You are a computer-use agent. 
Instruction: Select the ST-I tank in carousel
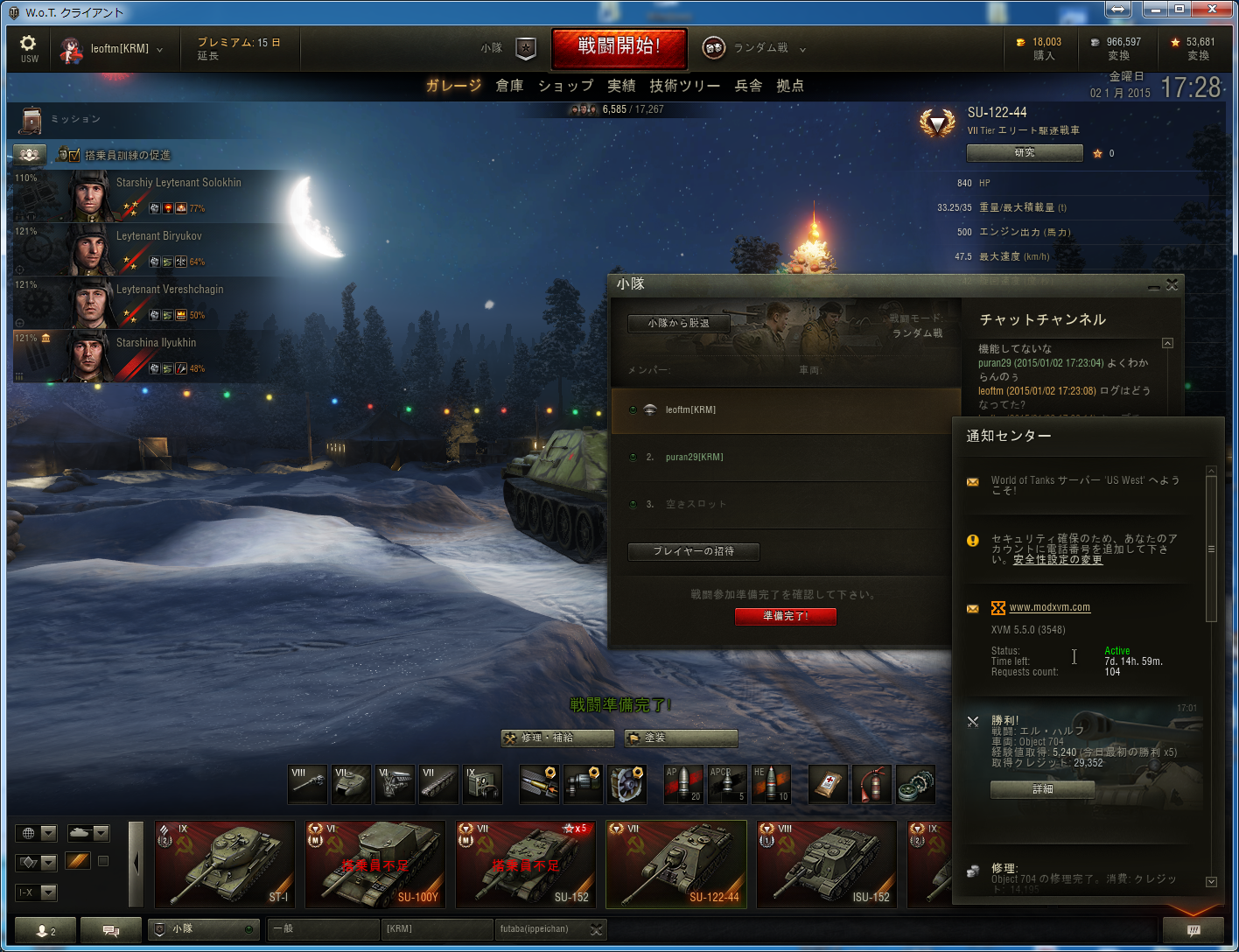(x=224, y=864)
